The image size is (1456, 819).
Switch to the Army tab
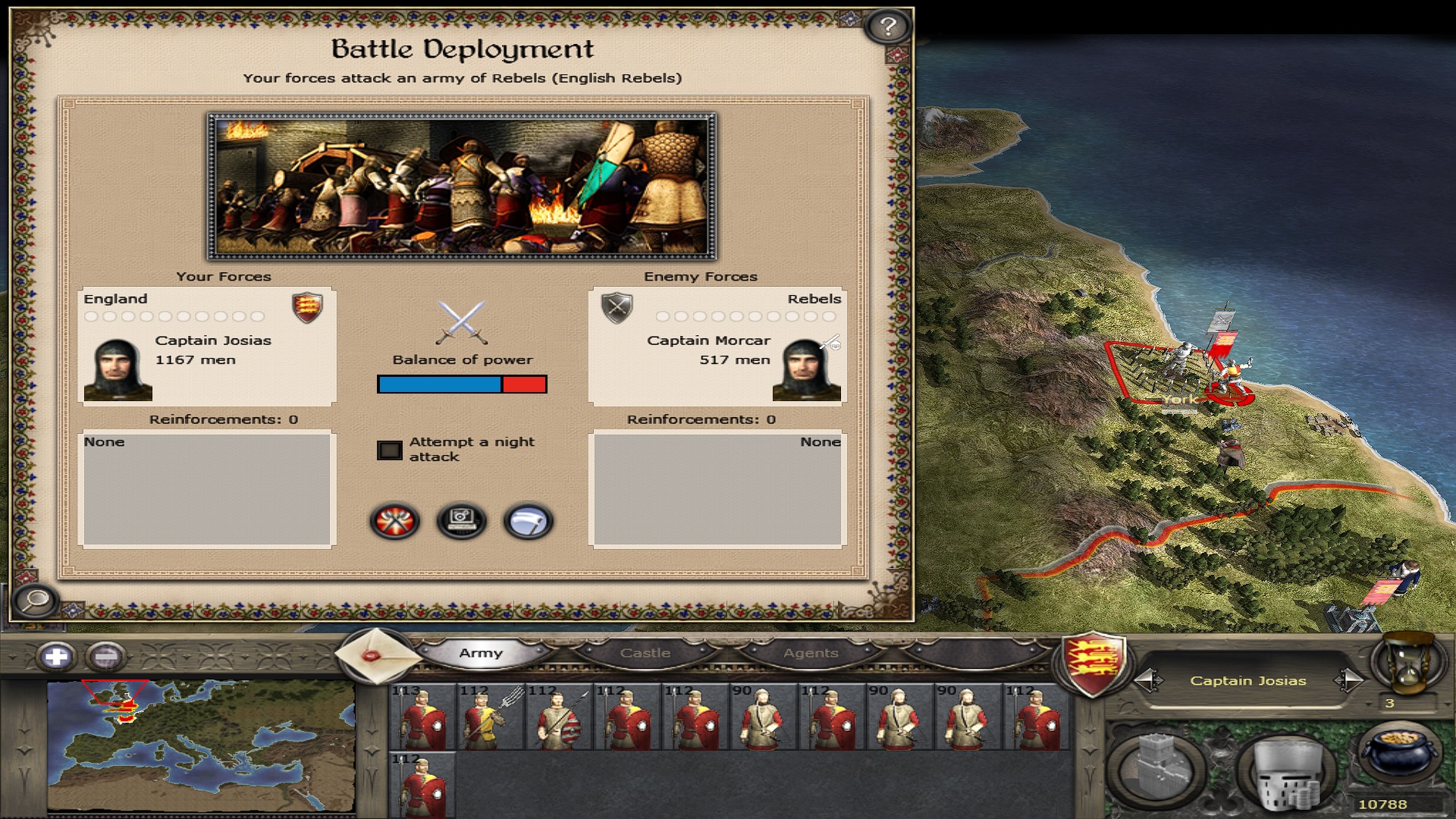click(481, 653)
